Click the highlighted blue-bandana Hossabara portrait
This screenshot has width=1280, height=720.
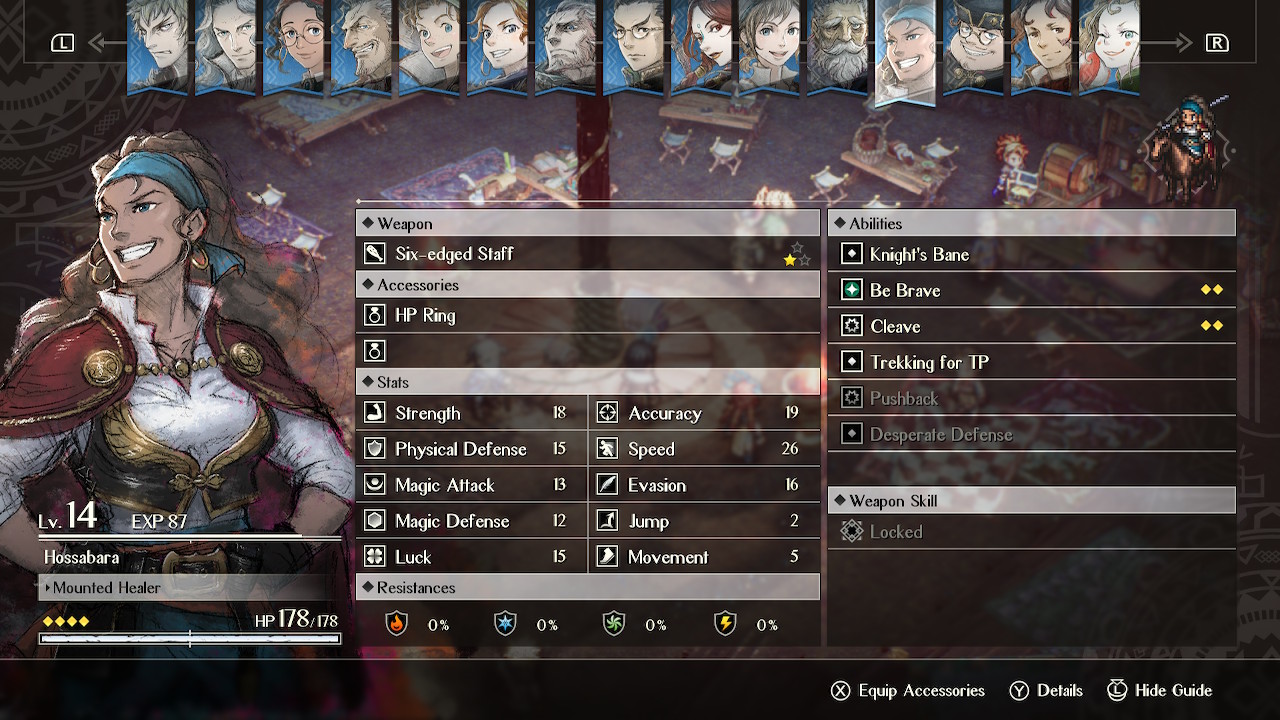tap(905, 50)
